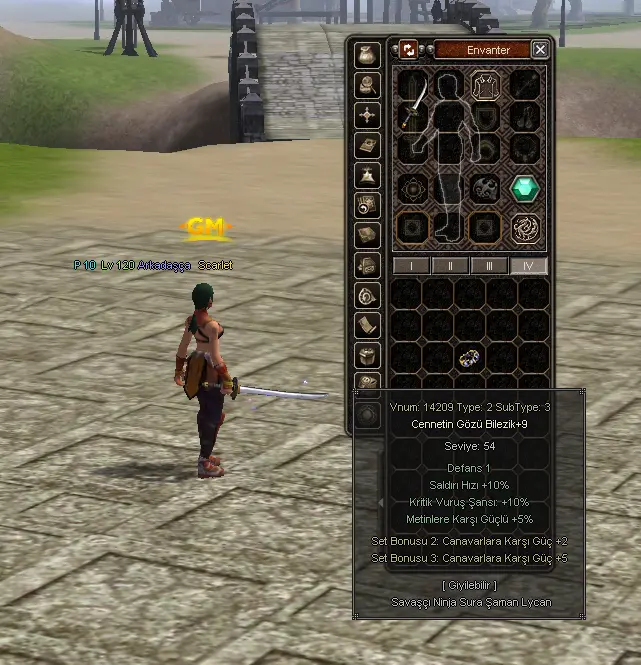Click the four-point star sidebar icon

368,115
